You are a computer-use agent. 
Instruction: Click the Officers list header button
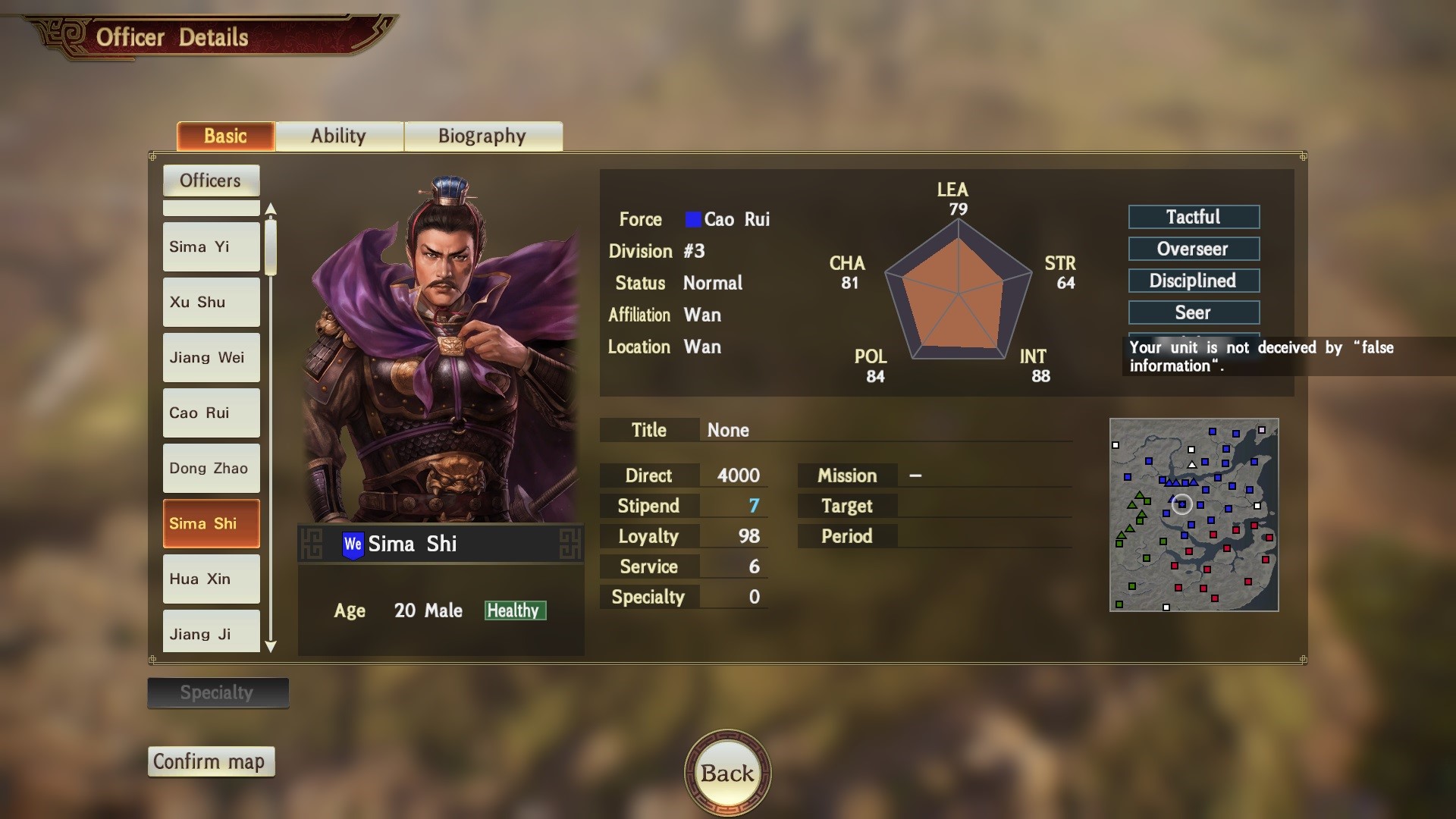click(x=211, y=180)
